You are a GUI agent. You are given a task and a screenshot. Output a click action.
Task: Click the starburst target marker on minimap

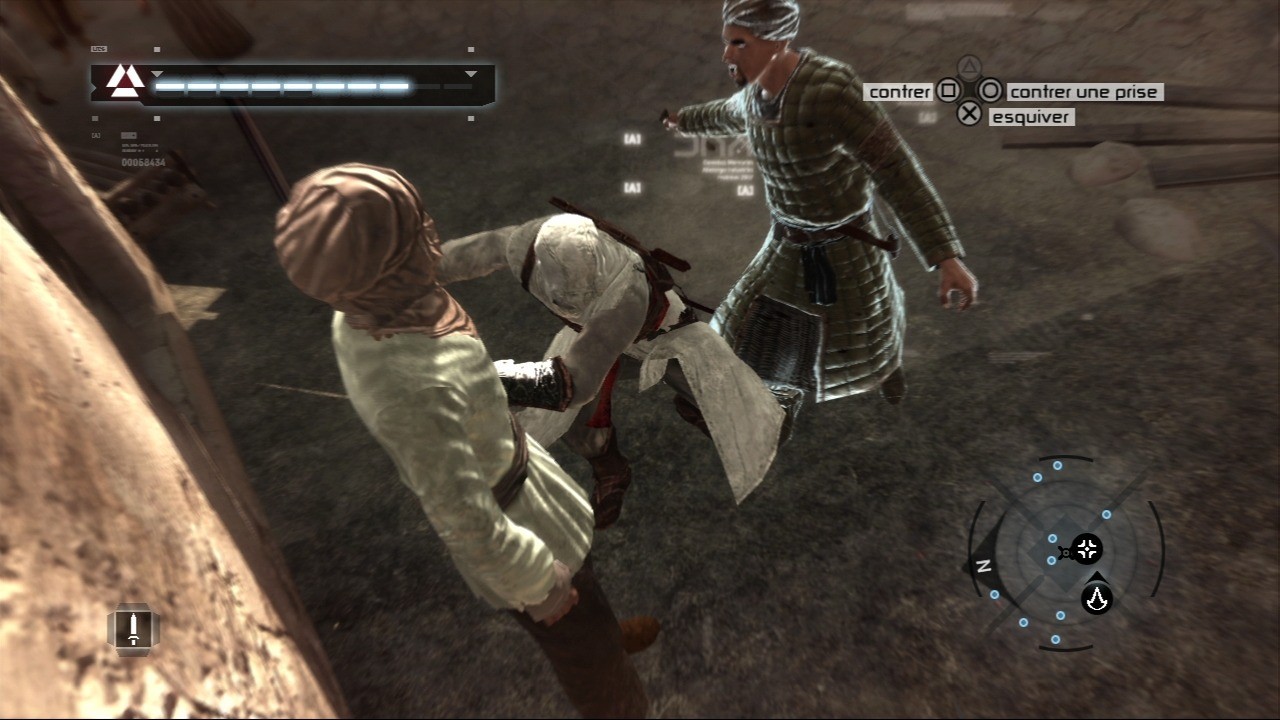(x=1086, y=549)
